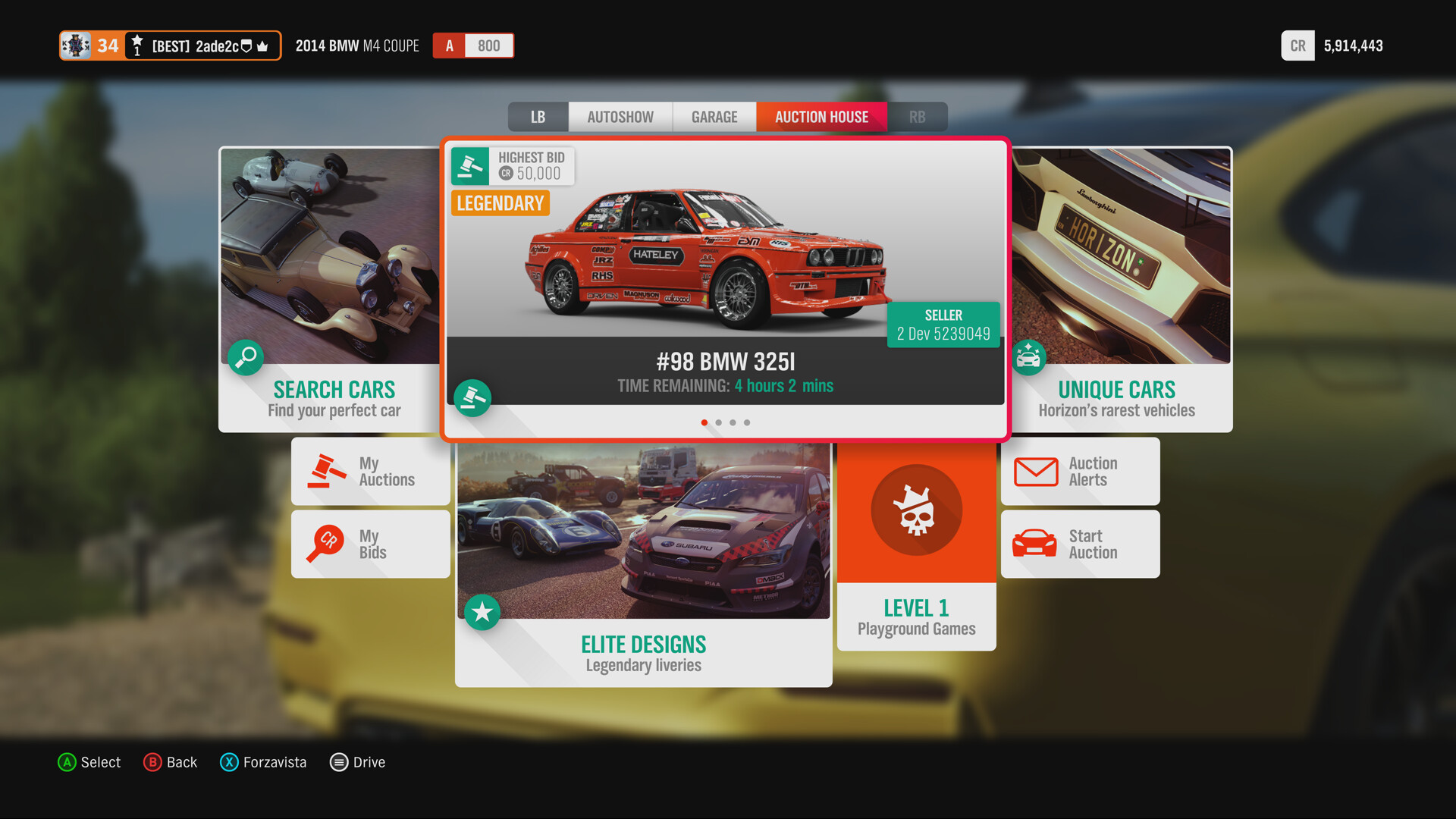The height and width of the screenshot is (819, 1456).
Task: Switch to the Autoshow tab
Action: (x=620, y=117)
